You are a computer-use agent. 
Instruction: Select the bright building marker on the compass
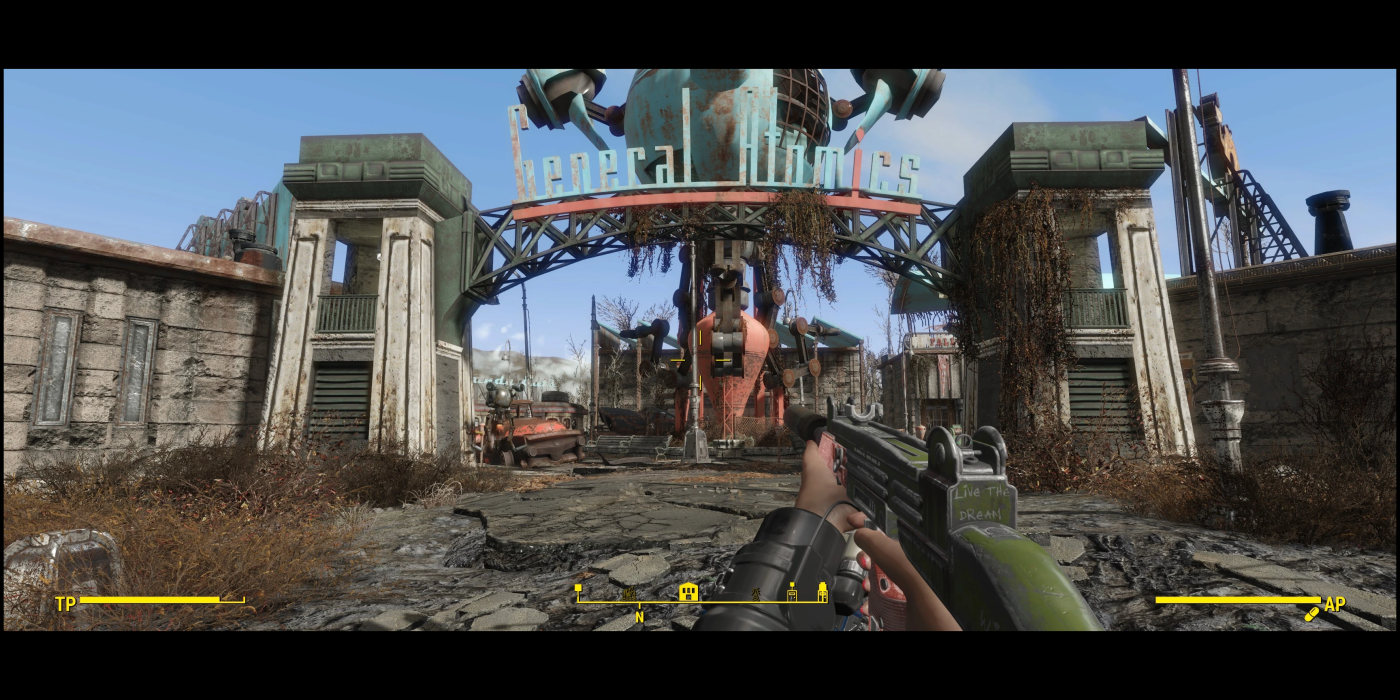pyautogui.click(x=688, y=592)
